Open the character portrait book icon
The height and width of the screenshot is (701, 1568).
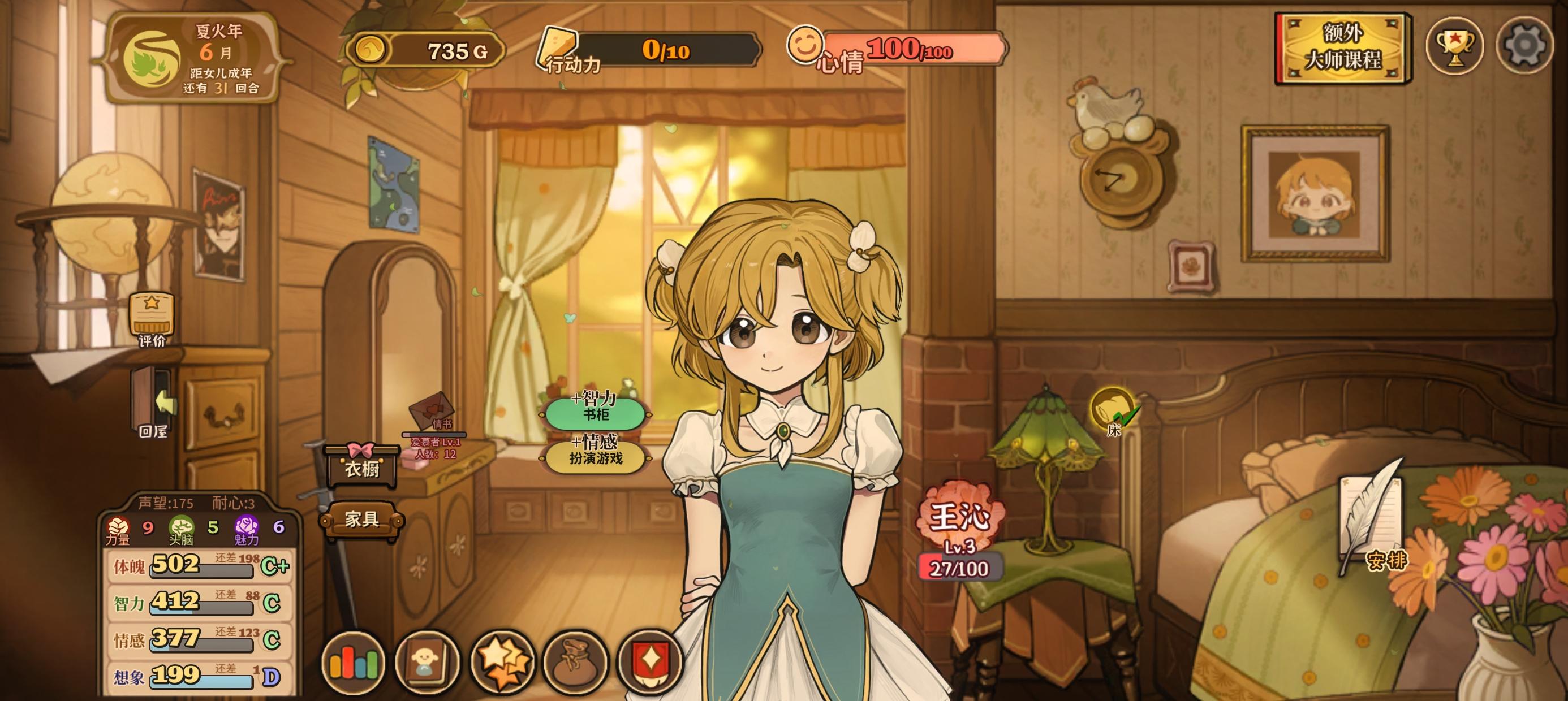(427, 663)
